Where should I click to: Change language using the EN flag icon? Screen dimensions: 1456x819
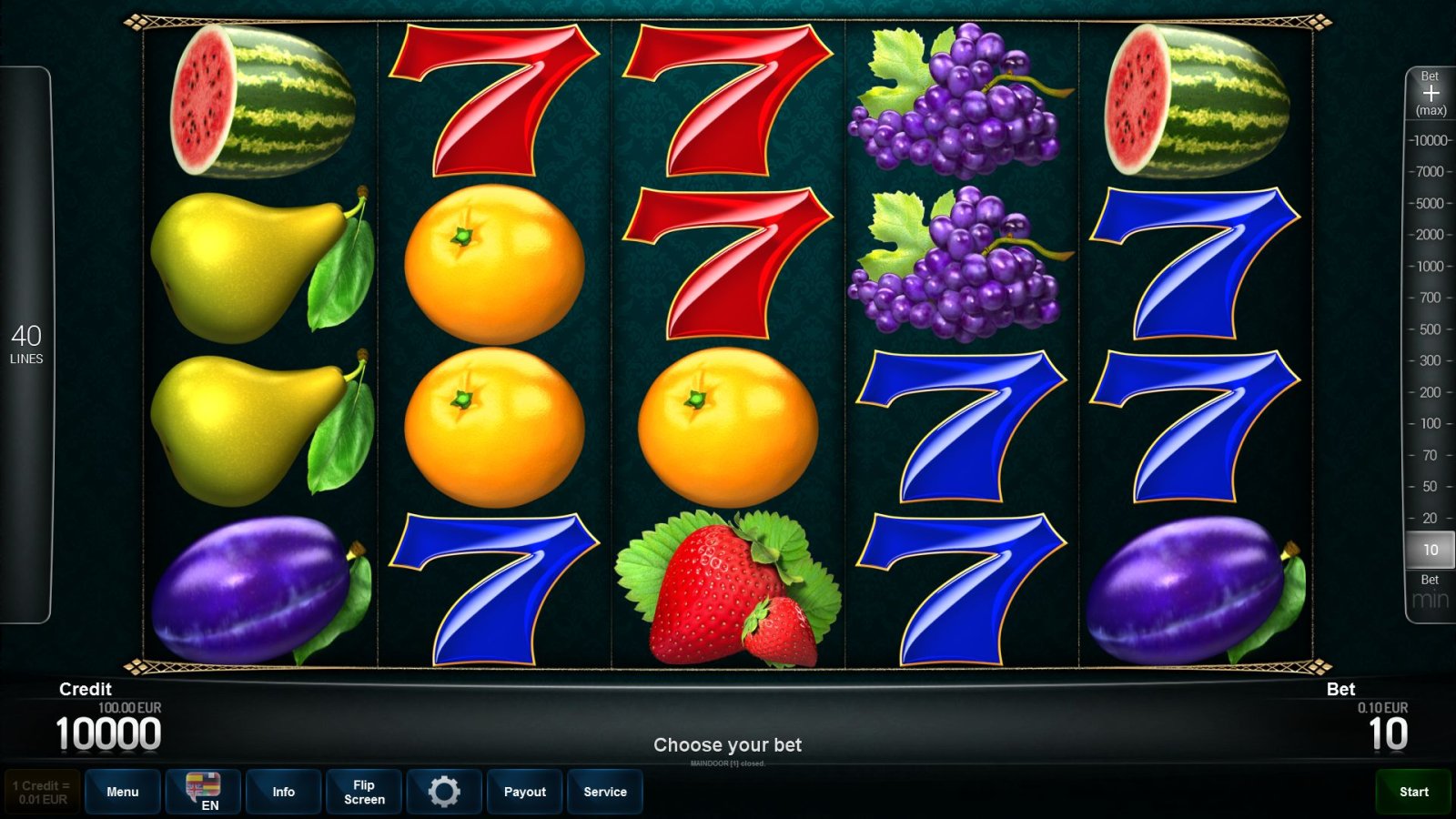click(203, 792)
